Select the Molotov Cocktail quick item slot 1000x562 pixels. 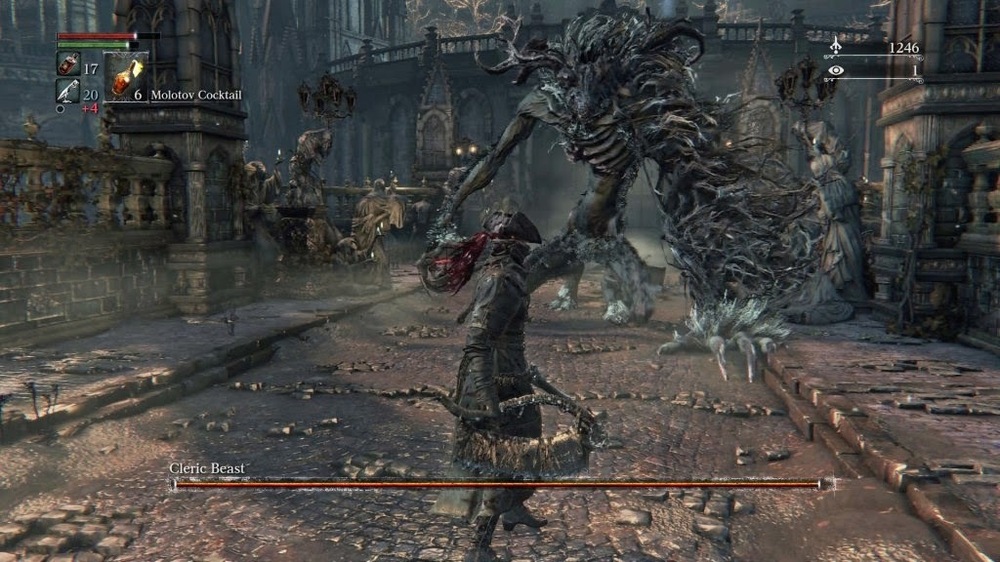124,77
